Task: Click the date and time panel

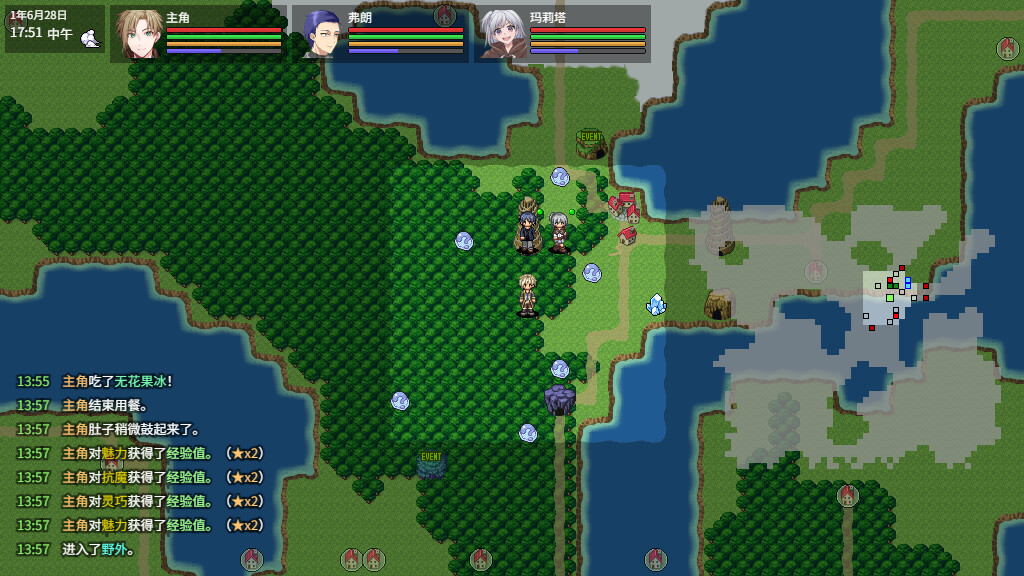Action: tap(54, 29)
